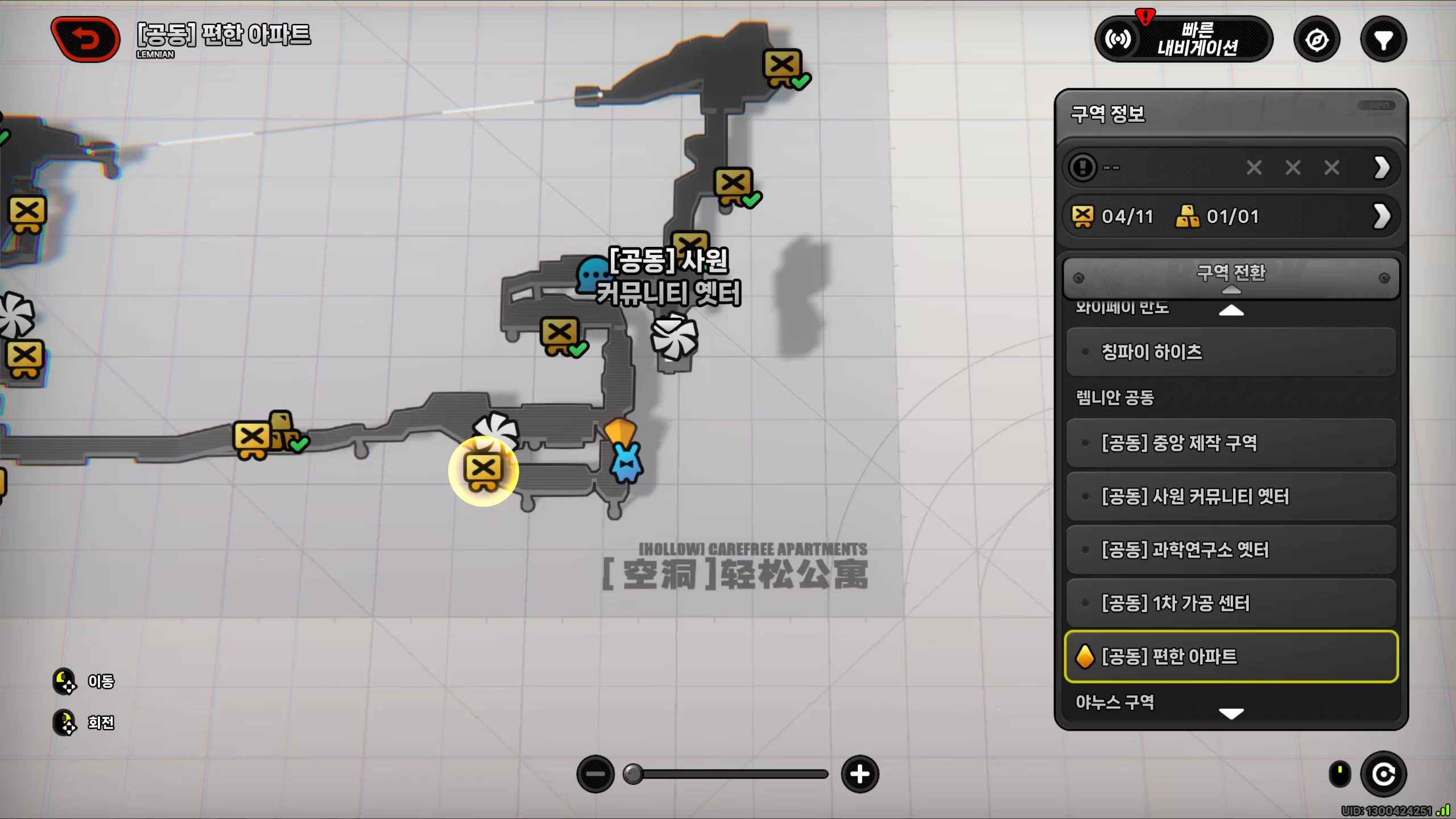The height and width of the screenshot is (819, 1456).
Task: Select [공동] 과학연구소 옛터 area
Action: click(x=1231, y=550)
